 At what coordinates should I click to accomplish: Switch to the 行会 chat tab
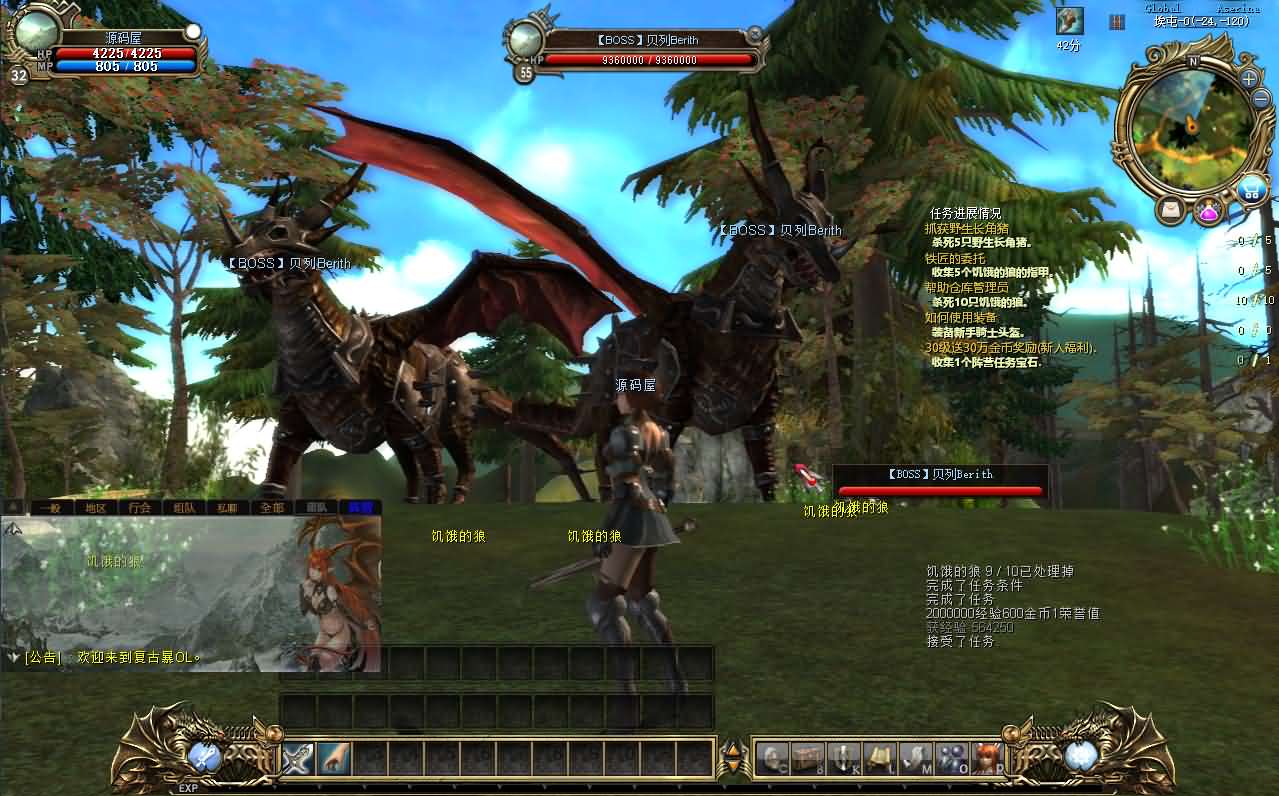coord(140,507)
